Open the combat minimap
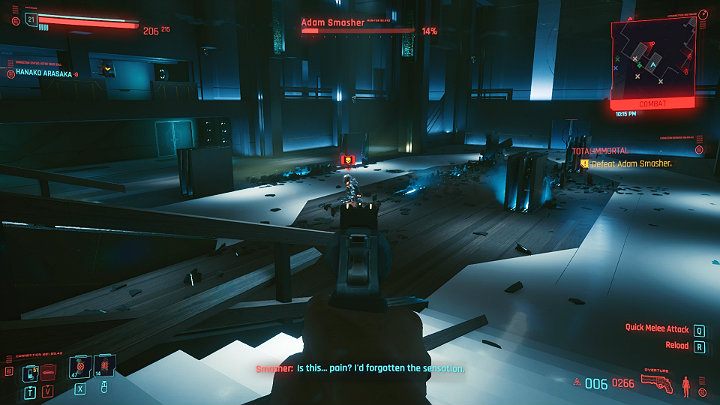 click(x=656, y=58)
